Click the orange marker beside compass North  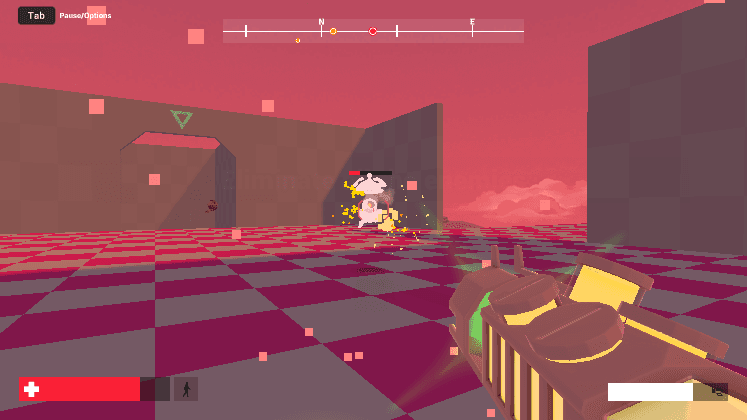coord(333,31)
